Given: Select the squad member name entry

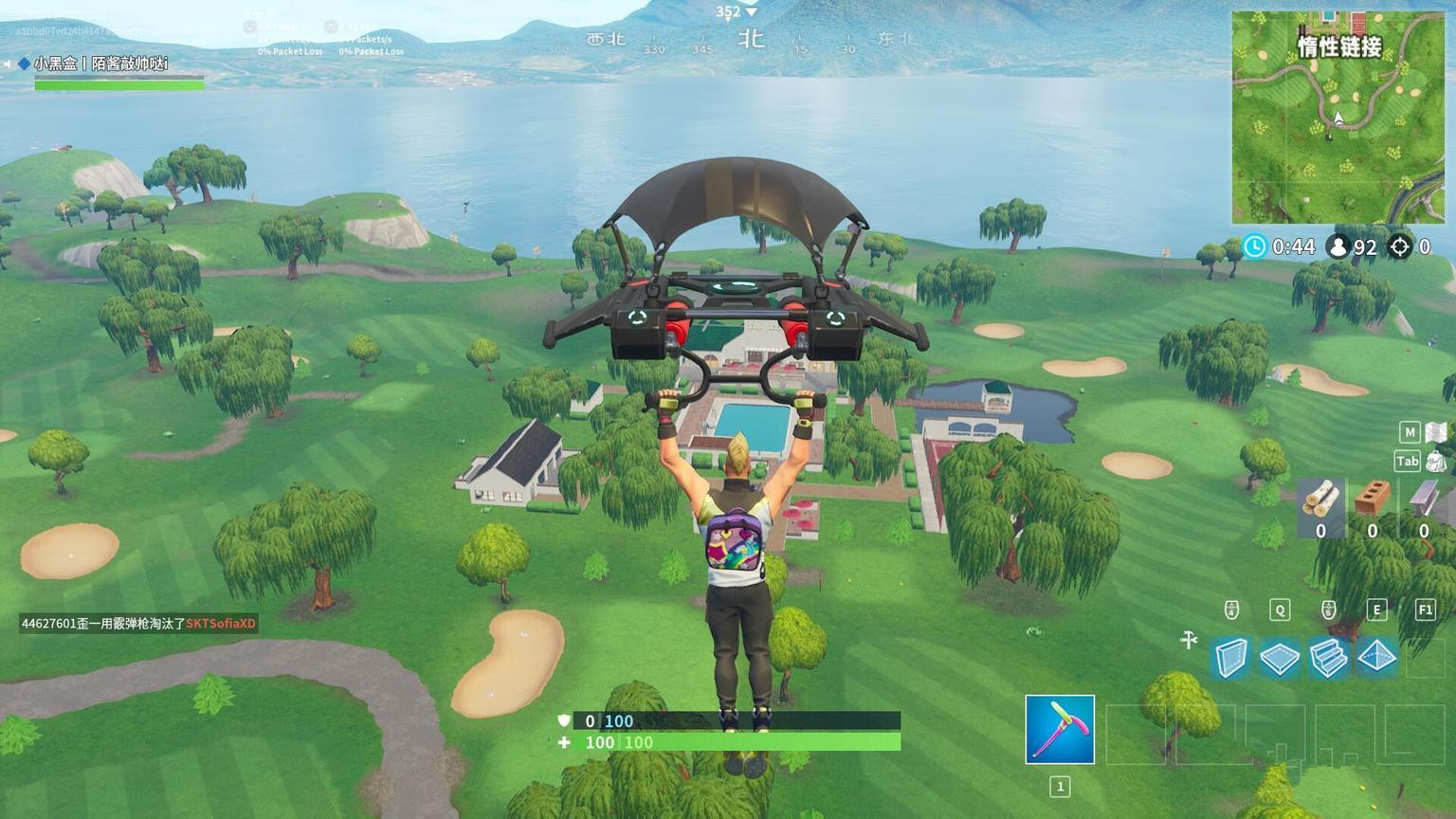Looking at the screenshot, I should (100, 64).
